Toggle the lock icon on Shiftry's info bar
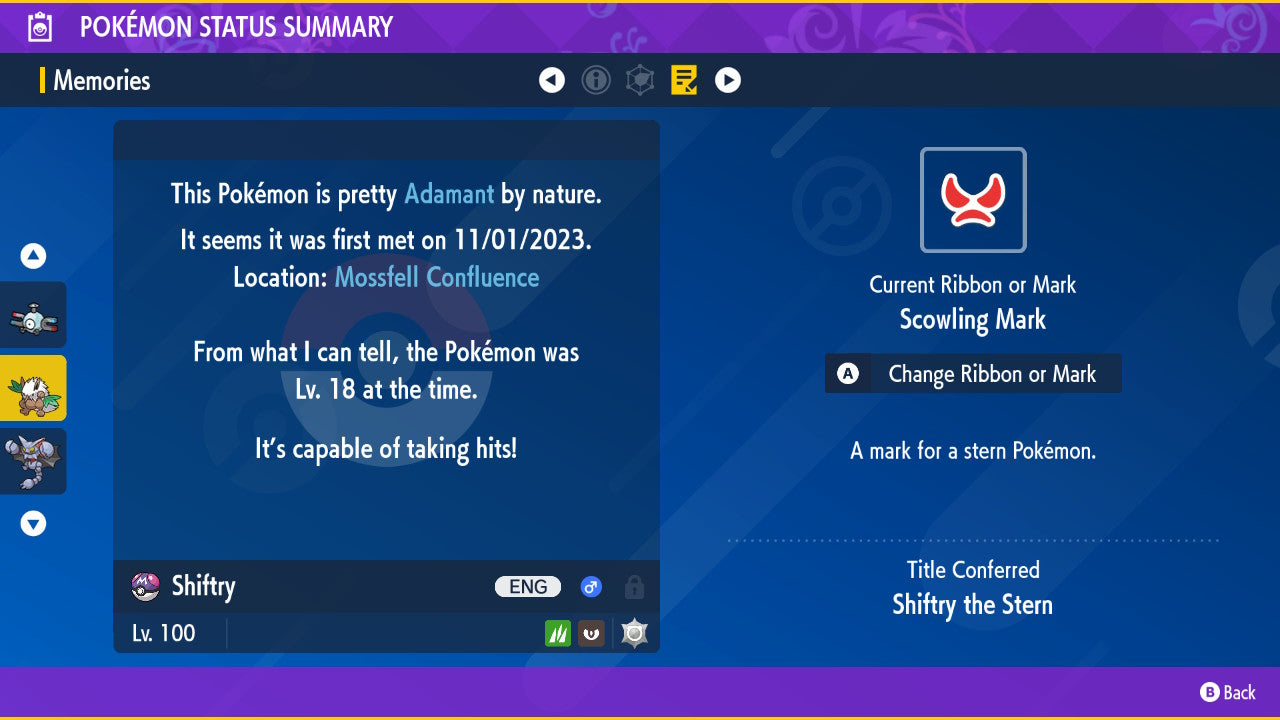The height and width of the screenshot is (720, 1280). tap(636, 587)
